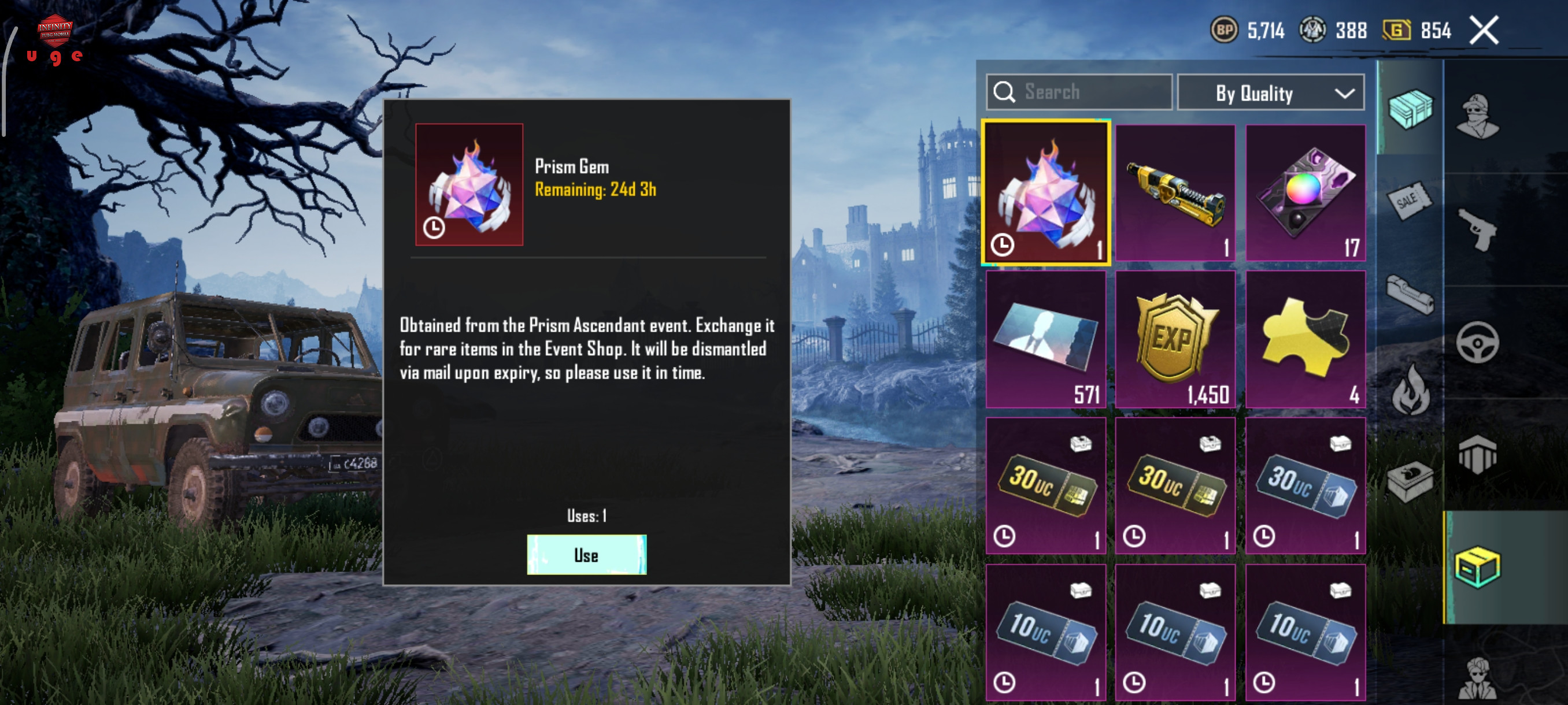Select the teal crate category tab

pyautogui.click(x=1409, y=108)
